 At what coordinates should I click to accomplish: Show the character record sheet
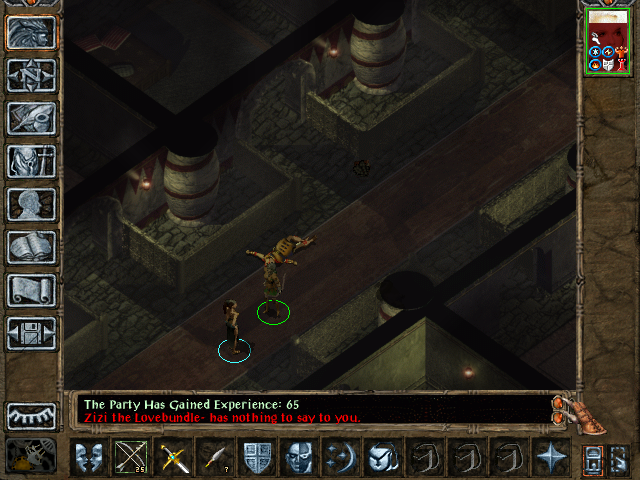tap(31, 204)
